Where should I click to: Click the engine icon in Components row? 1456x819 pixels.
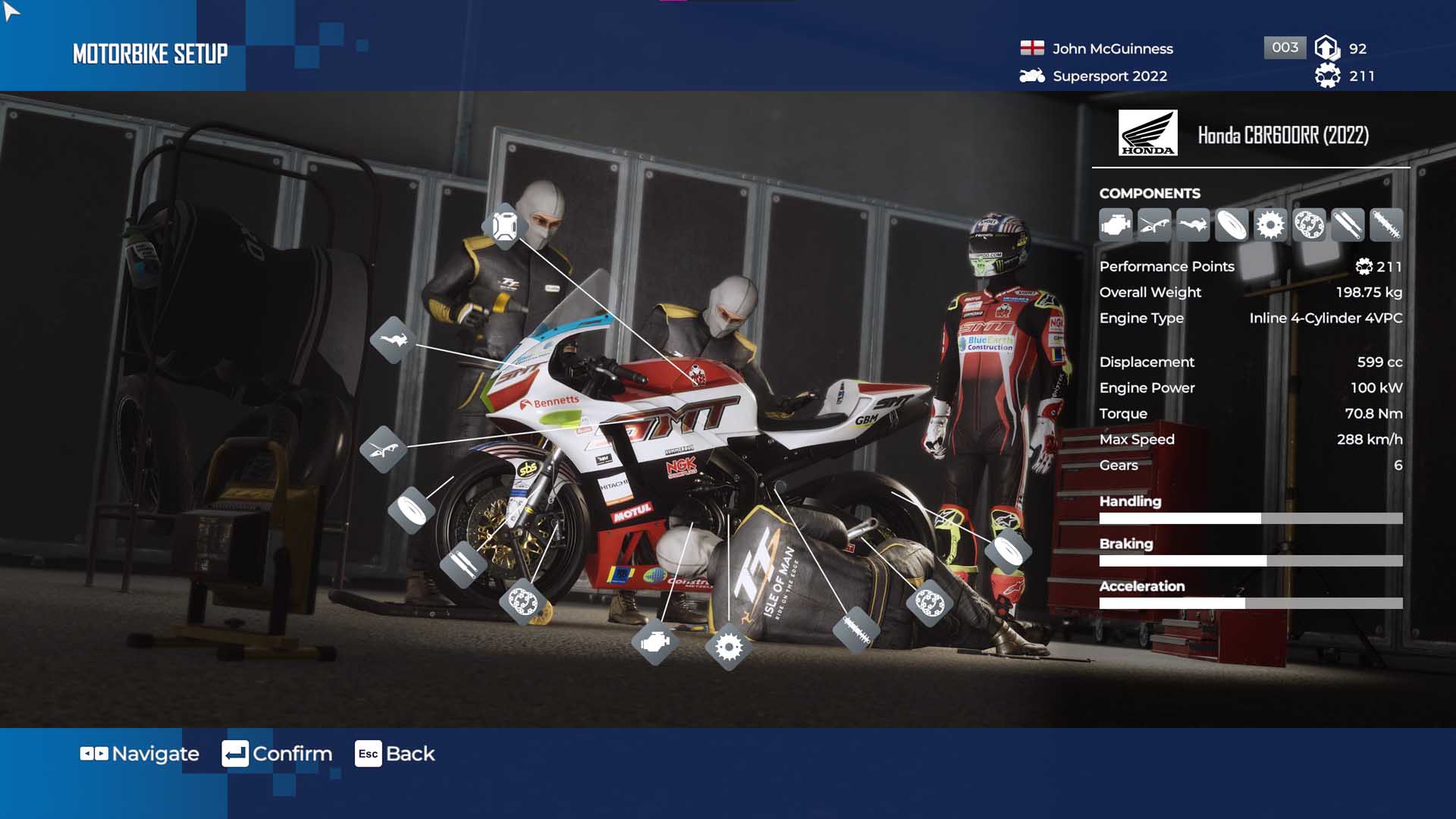[1116, 225]
